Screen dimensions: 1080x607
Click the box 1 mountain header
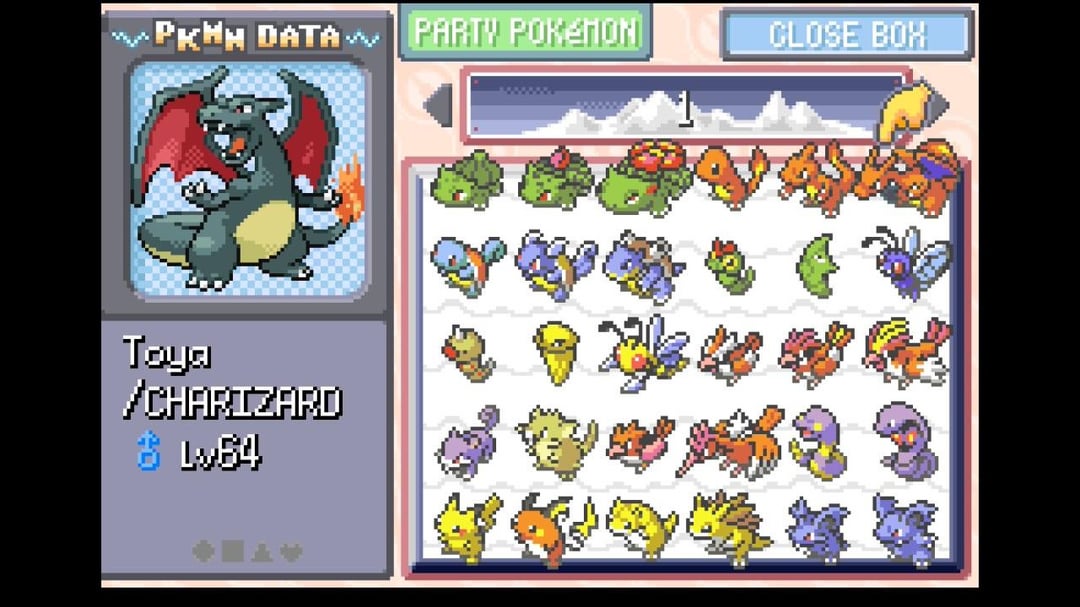point(685,106)
